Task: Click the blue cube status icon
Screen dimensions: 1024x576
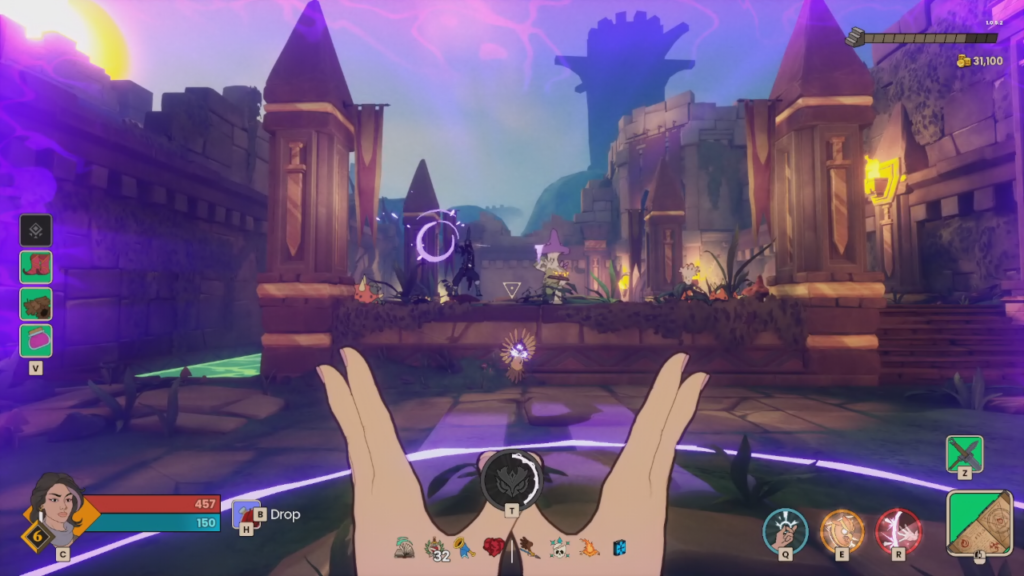Action: tap(619, 548)
